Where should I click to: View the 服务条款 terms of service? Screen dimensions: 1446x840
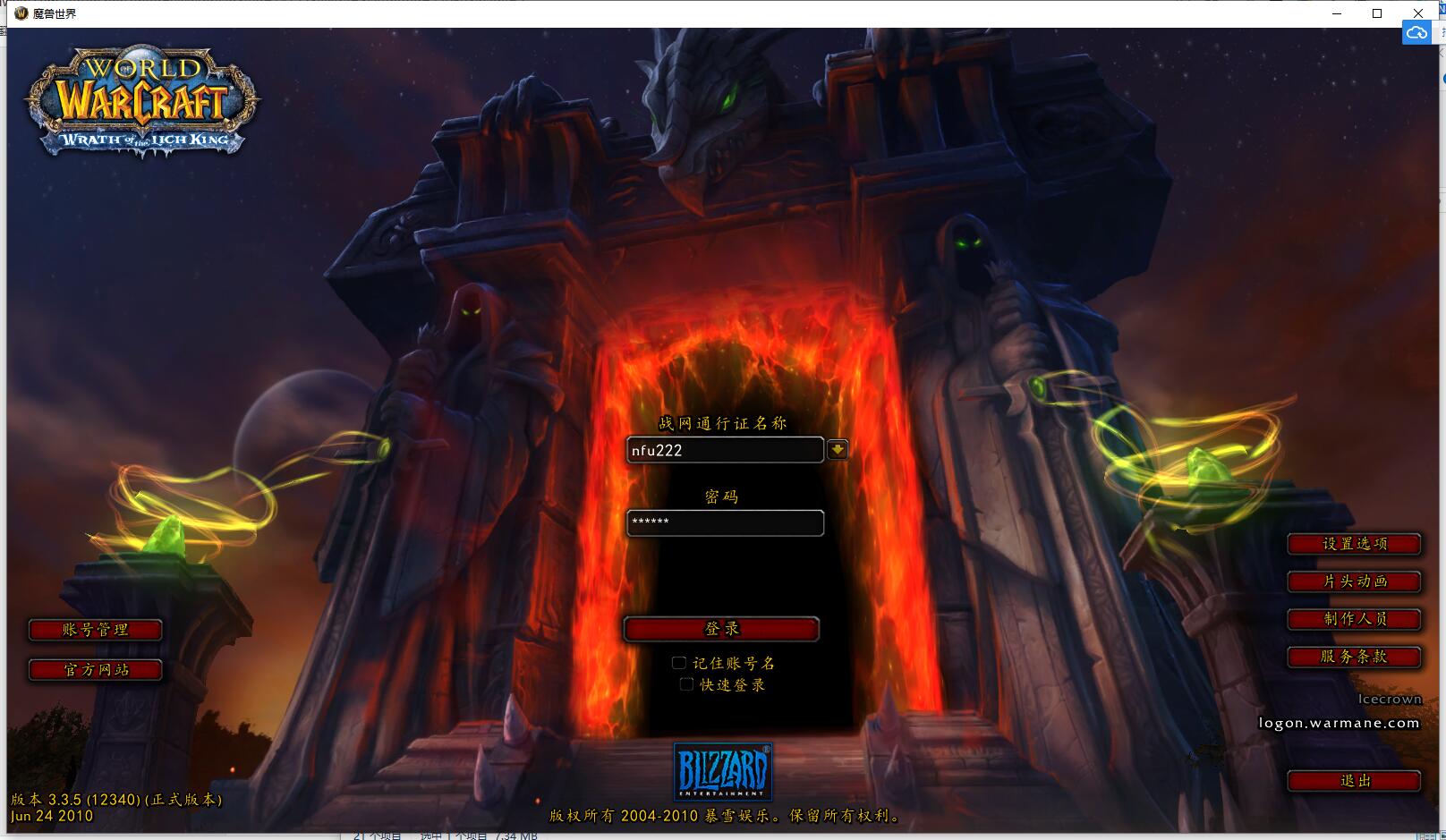(1354, 657)
